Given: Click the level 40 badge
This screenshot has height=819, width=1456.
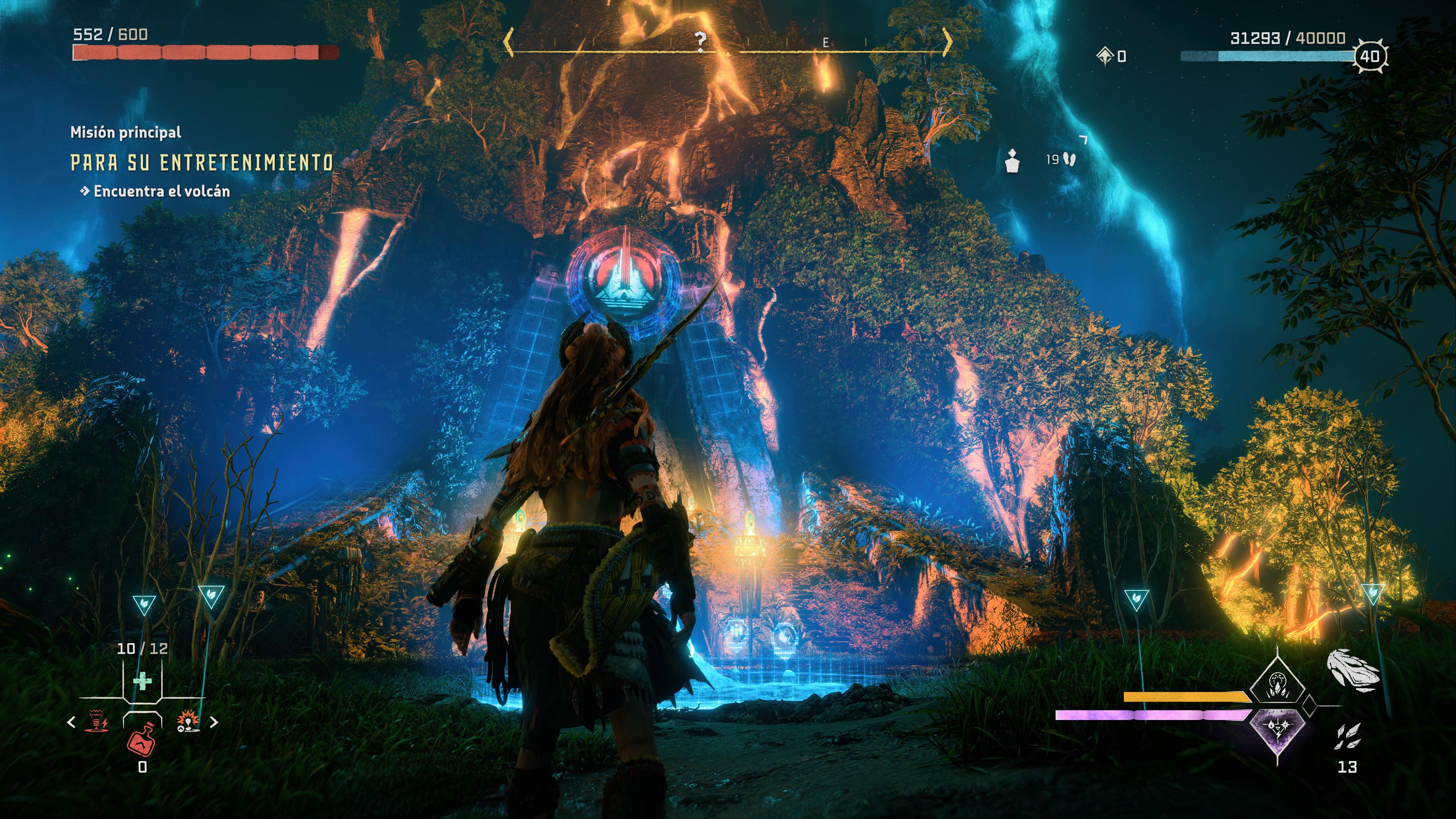Looking at the screenshot, I should coord(1370,56).
